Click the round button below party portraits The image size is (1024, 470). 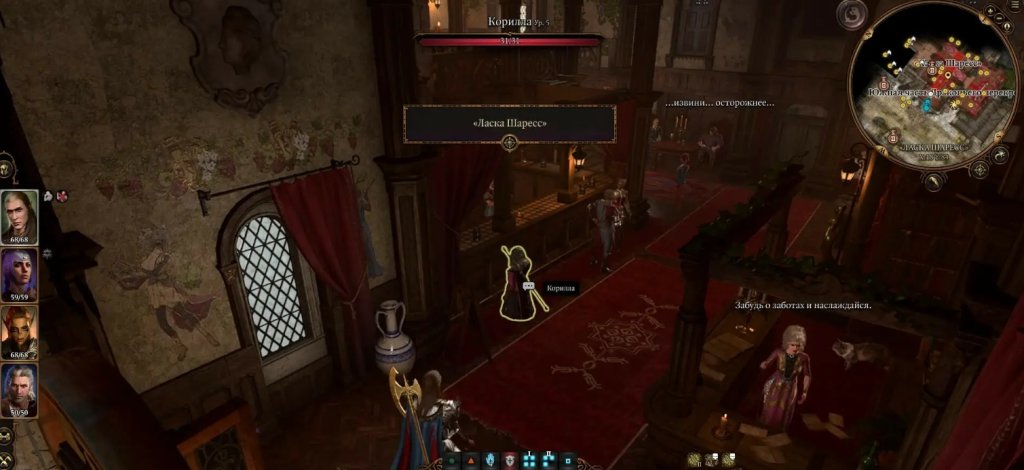(5, 434)
